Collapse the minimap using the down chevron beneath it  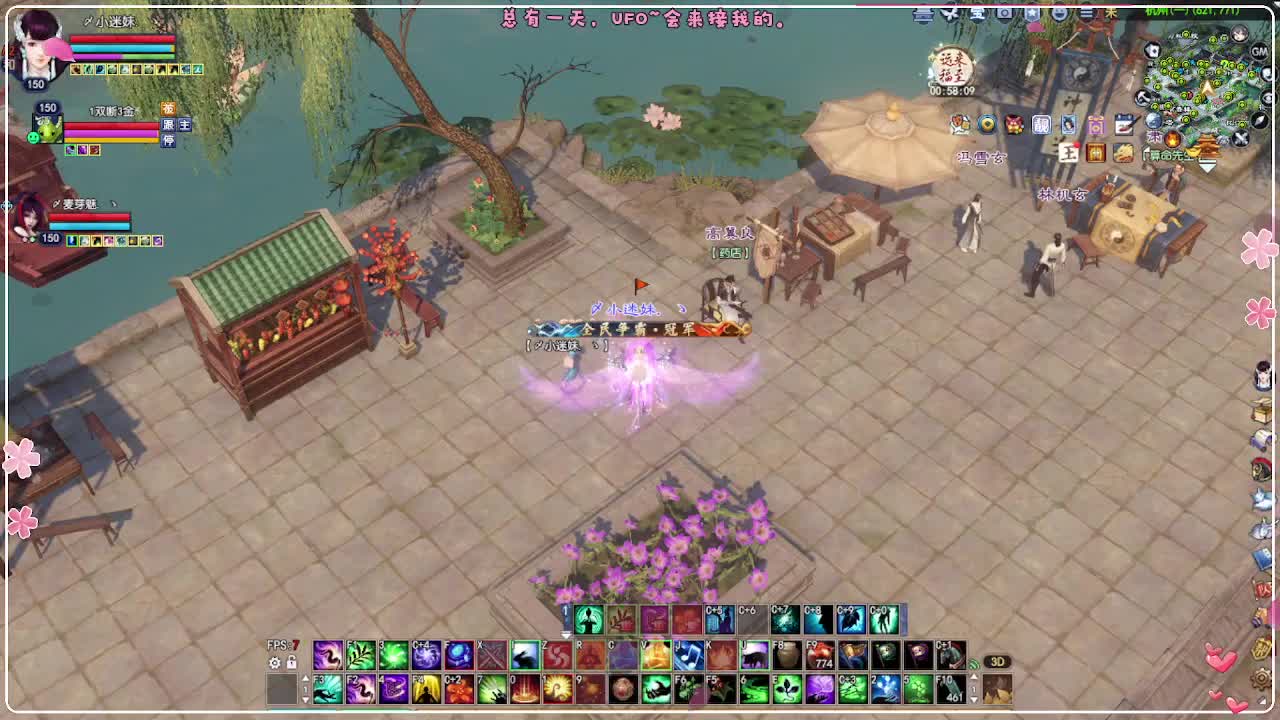[1207, 165]
